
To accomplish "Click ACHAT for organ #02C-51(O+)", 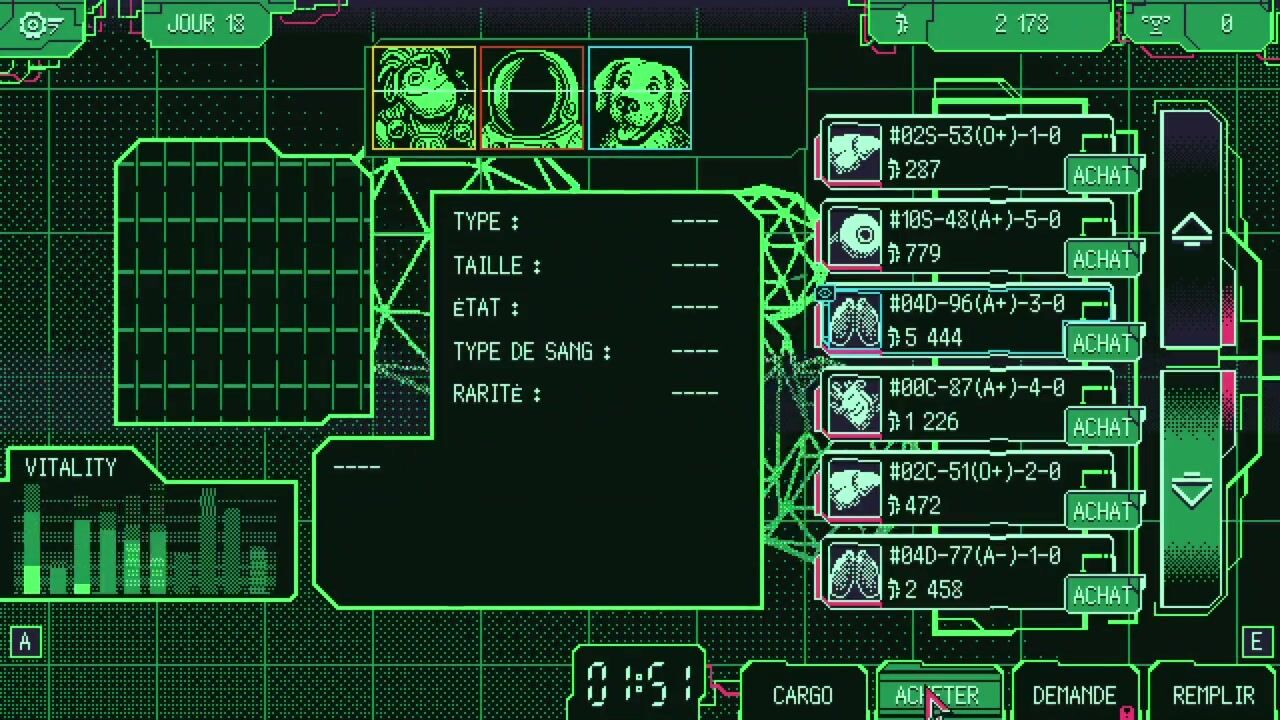I will (x=1102, y=511).
